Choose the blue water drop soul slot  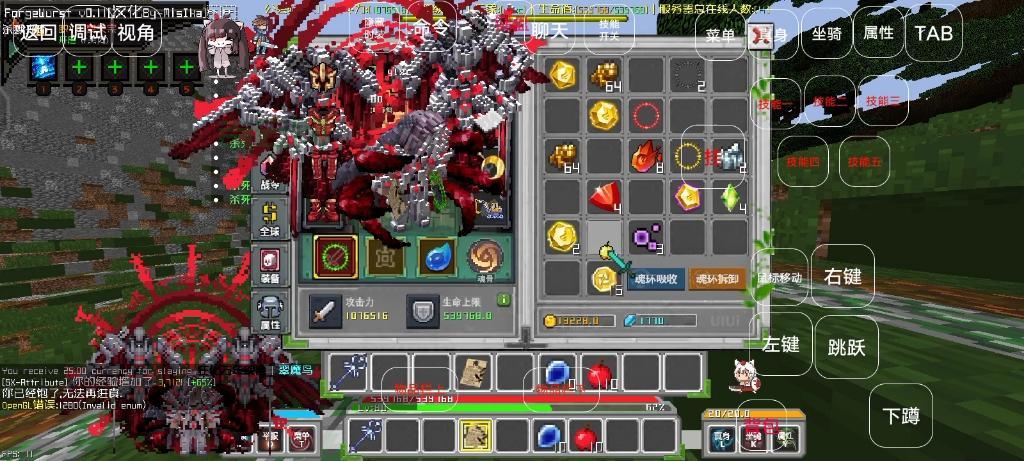click(x=437, y=255)
